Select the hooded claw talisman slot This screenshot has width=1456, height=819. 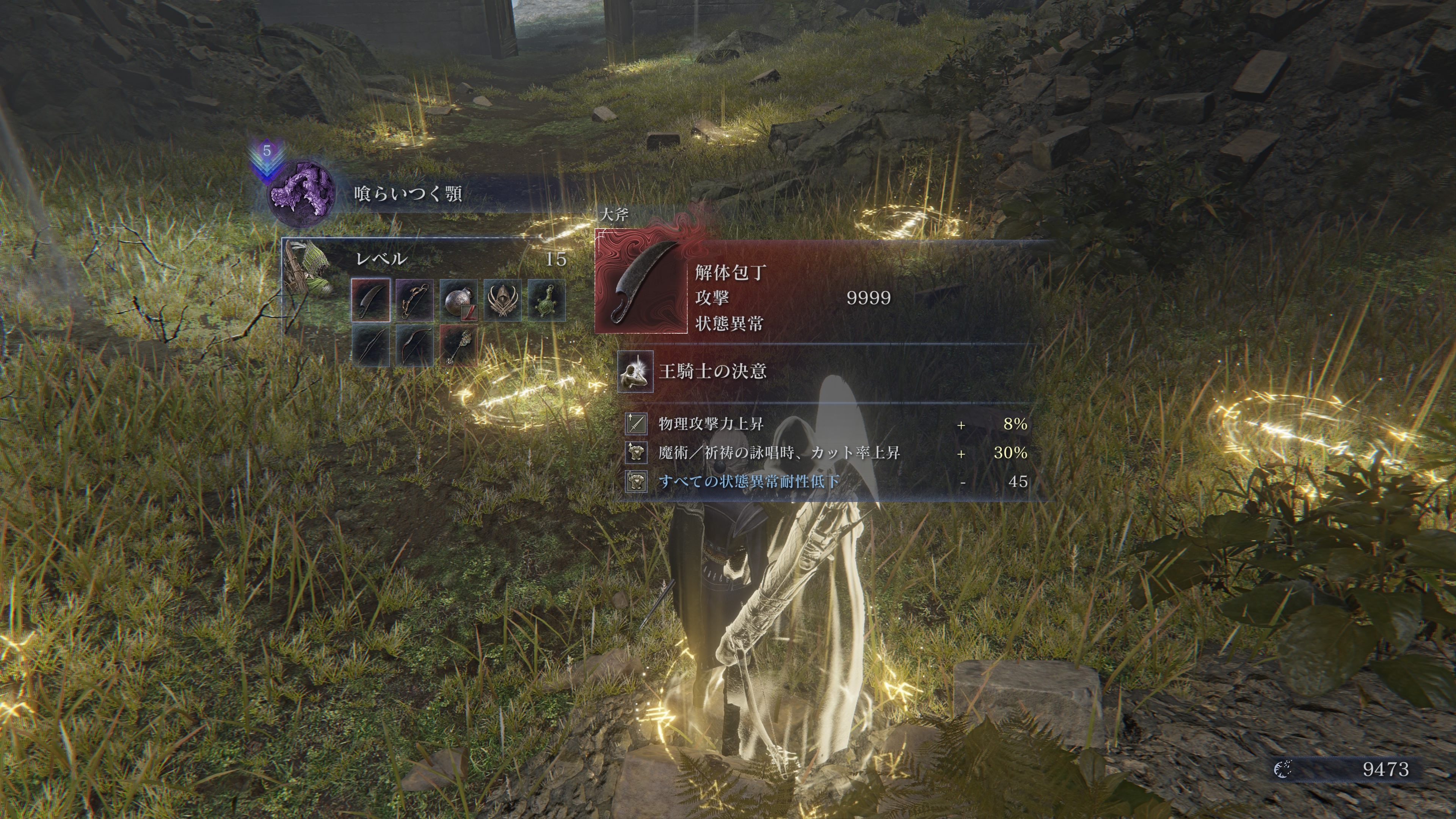pyautogui.click(x=502, y=300)
